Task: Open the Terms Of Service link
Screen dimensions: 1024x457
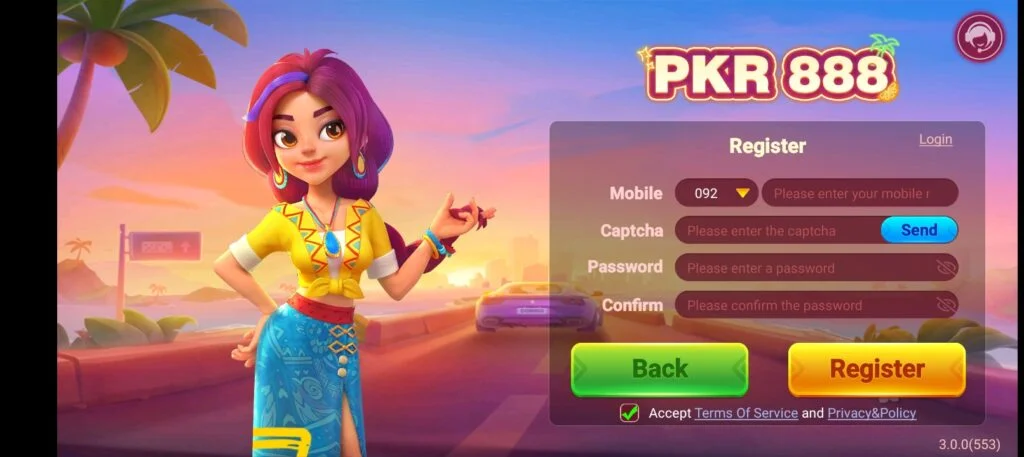Action: pyautogui.click(x=746, y=413)
